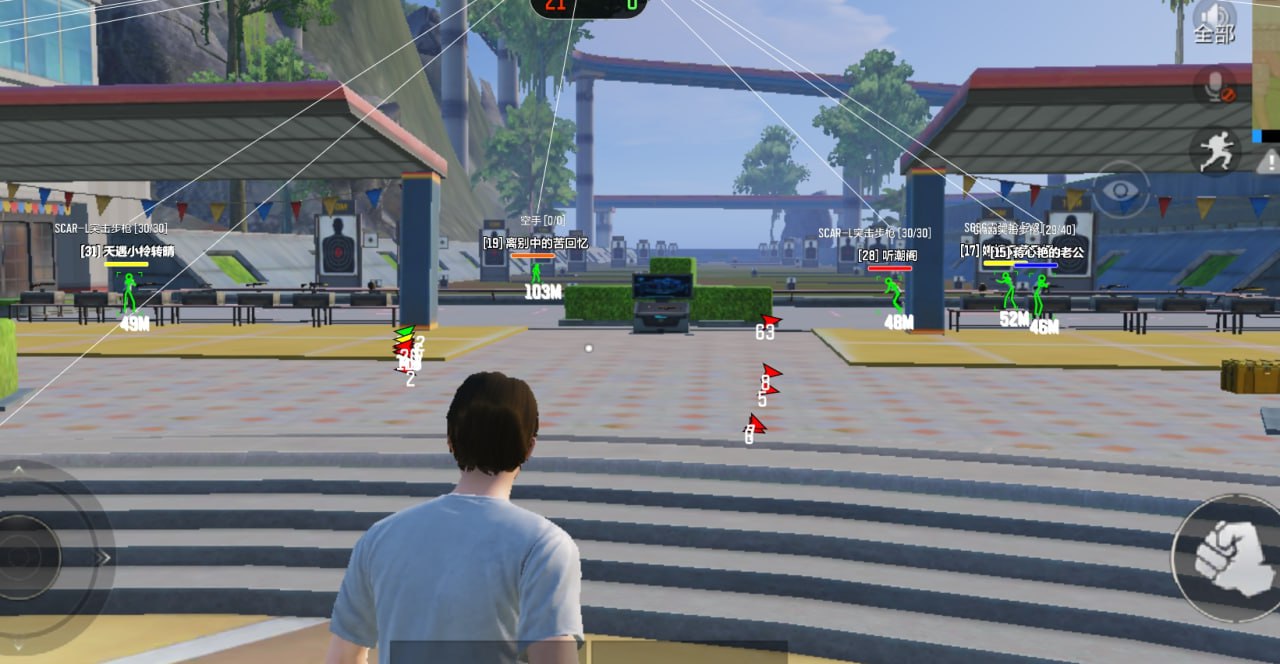Tap the fist punch attack button

1224,556
